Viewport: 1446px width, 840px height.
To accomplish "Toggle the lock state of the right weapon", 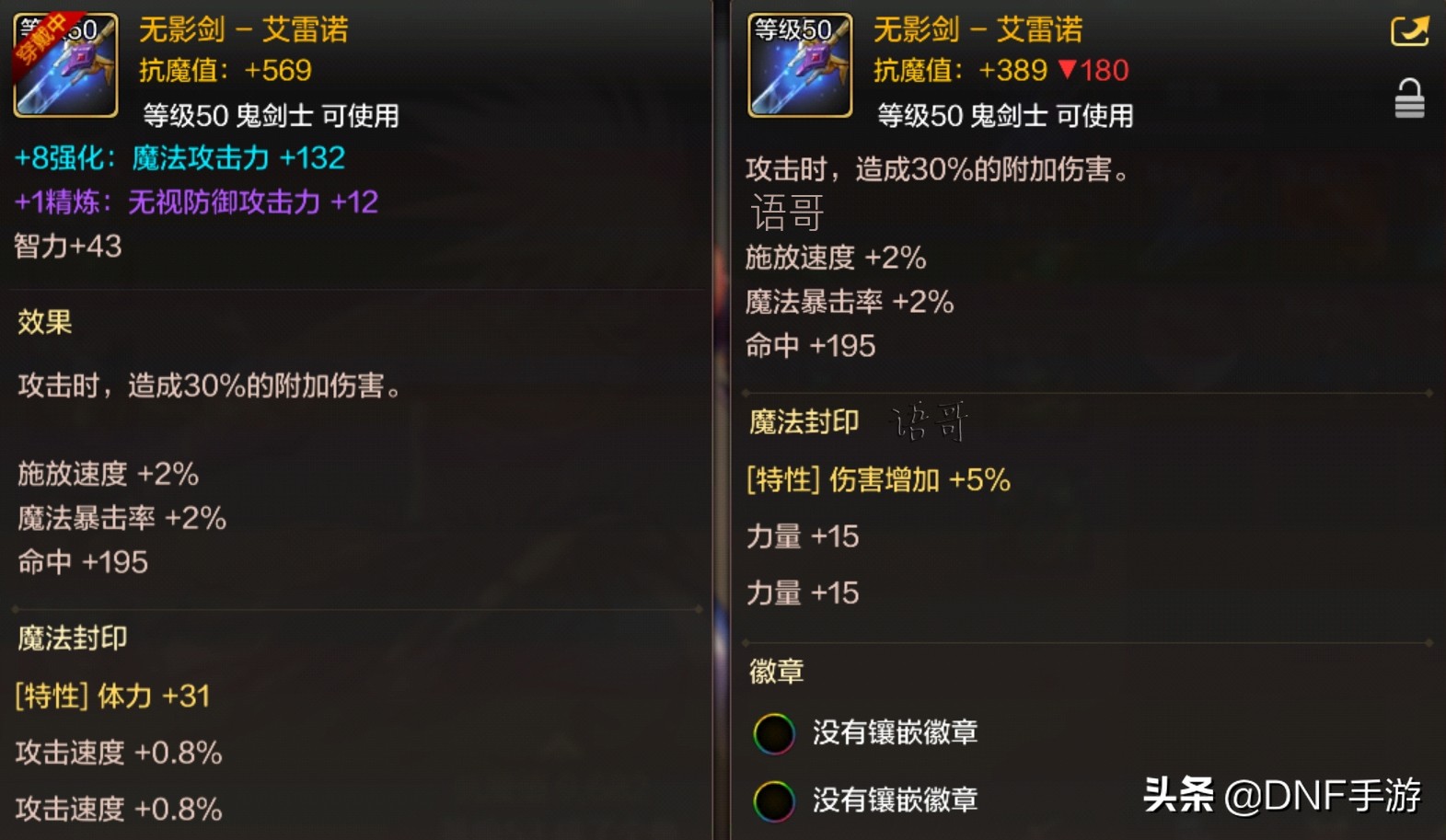I will (1409, 97).
